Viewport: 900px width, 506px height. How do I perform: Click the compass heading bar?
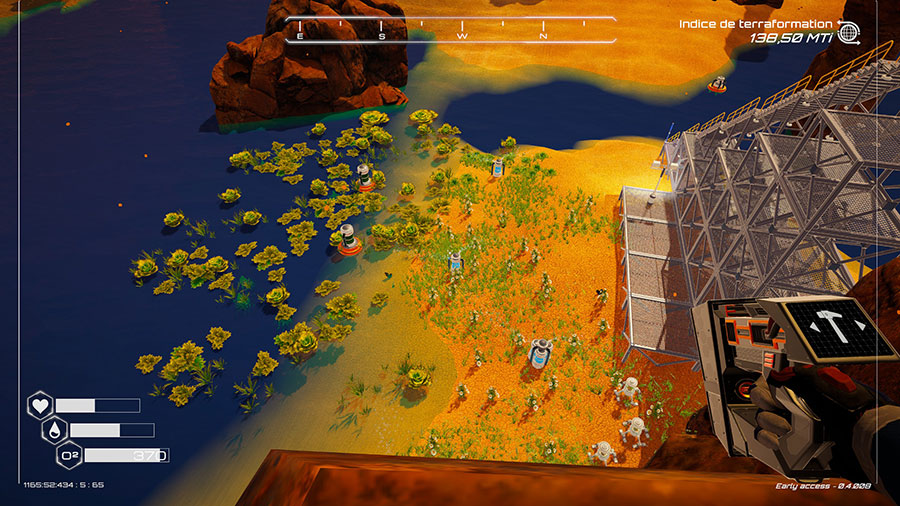click(x=450, y=30)
